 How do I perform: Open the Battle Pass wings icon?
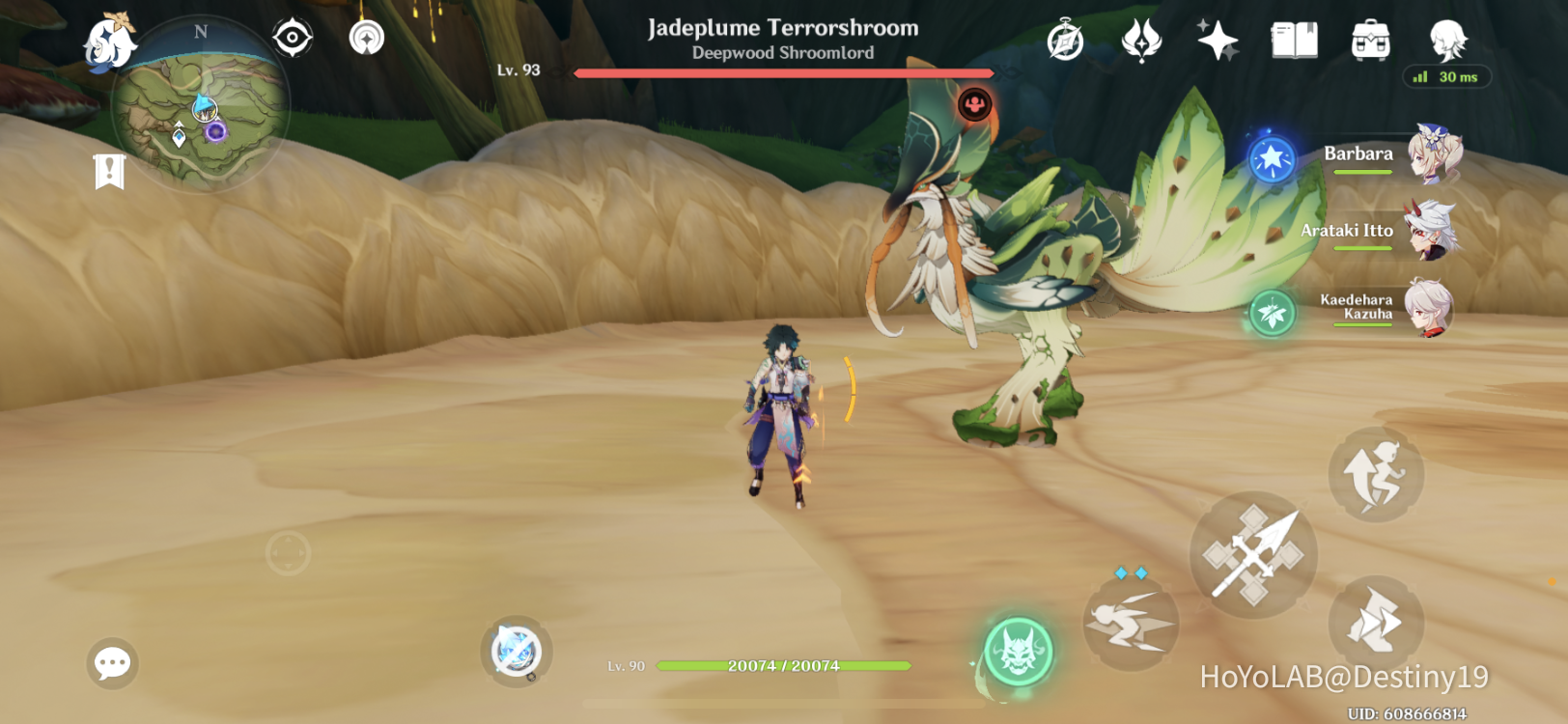click(x=1142, y=41)
